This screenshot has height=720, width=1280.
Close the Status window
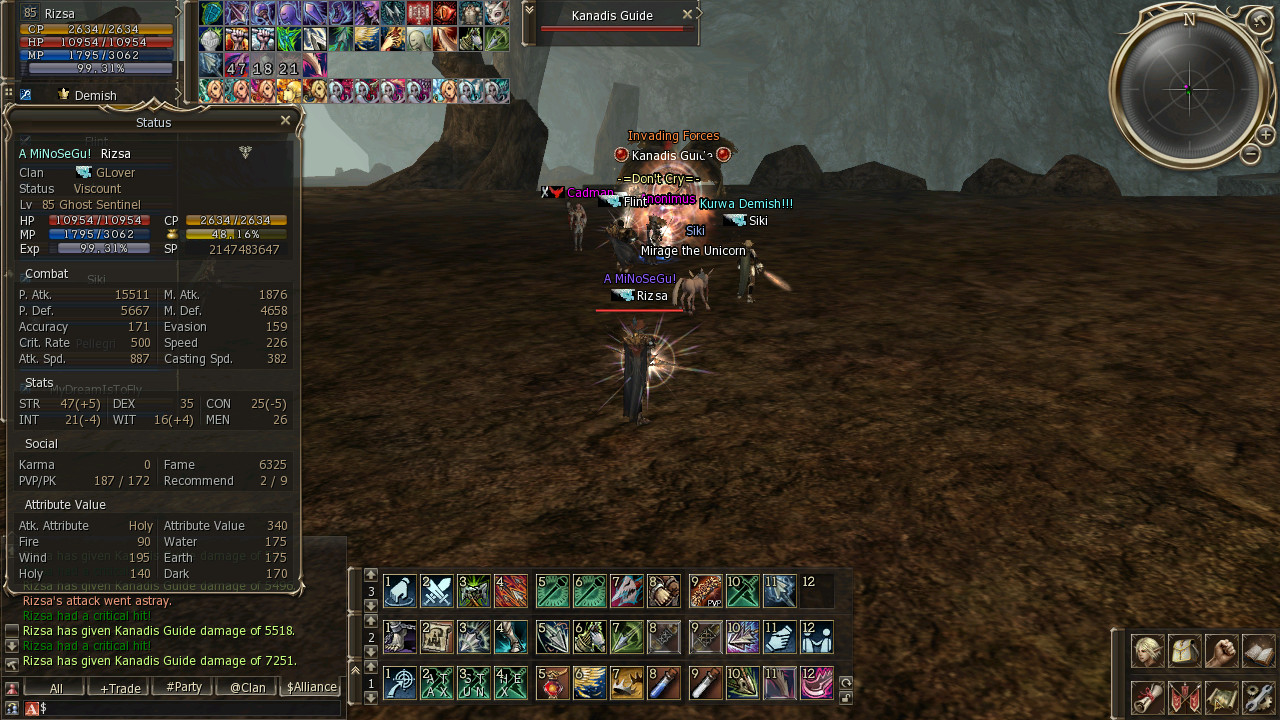[285, 120]
